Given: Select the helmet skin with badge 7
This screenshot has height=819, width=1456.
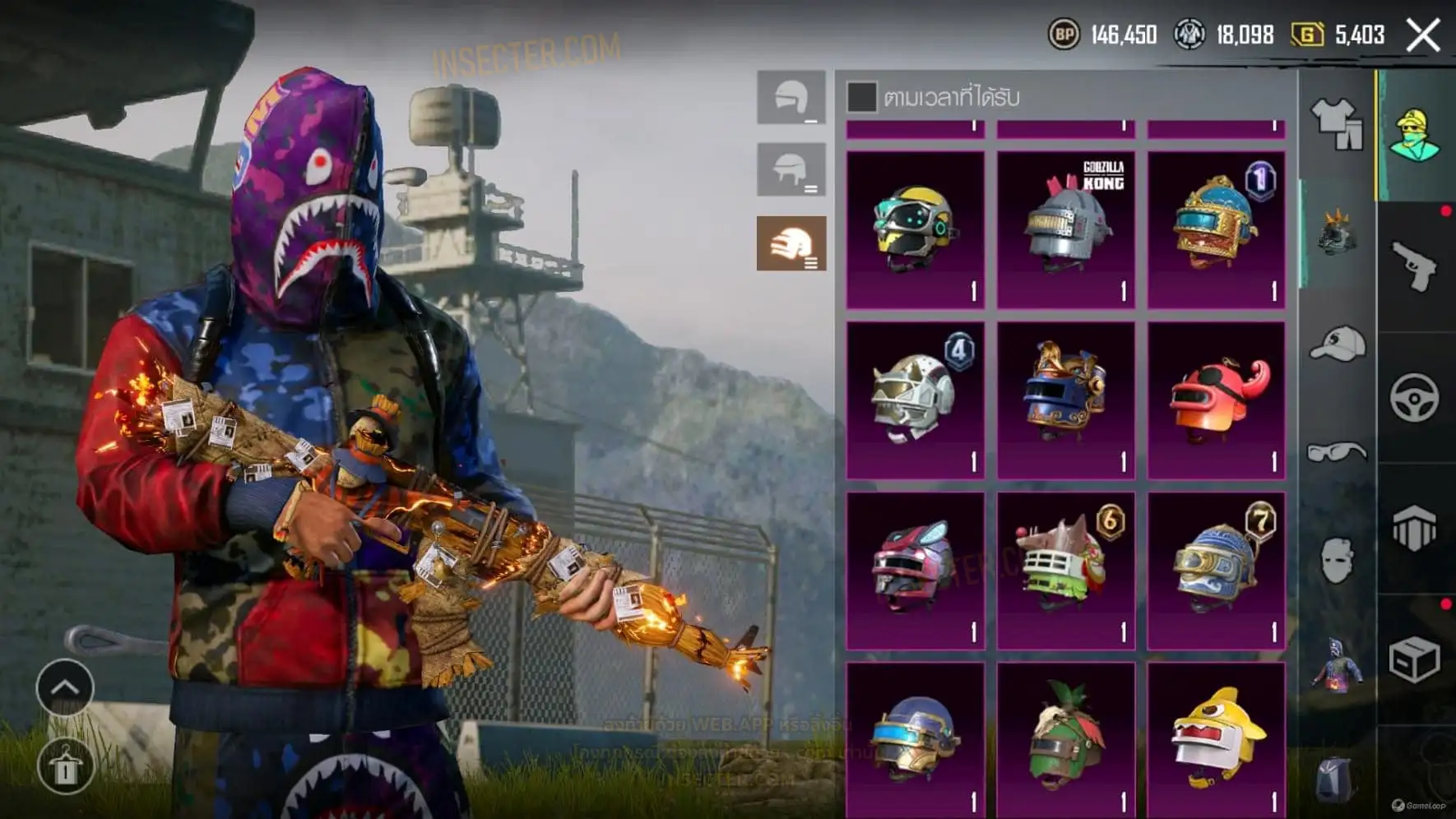Looking at the screenshot, I should coord(1216,571).
